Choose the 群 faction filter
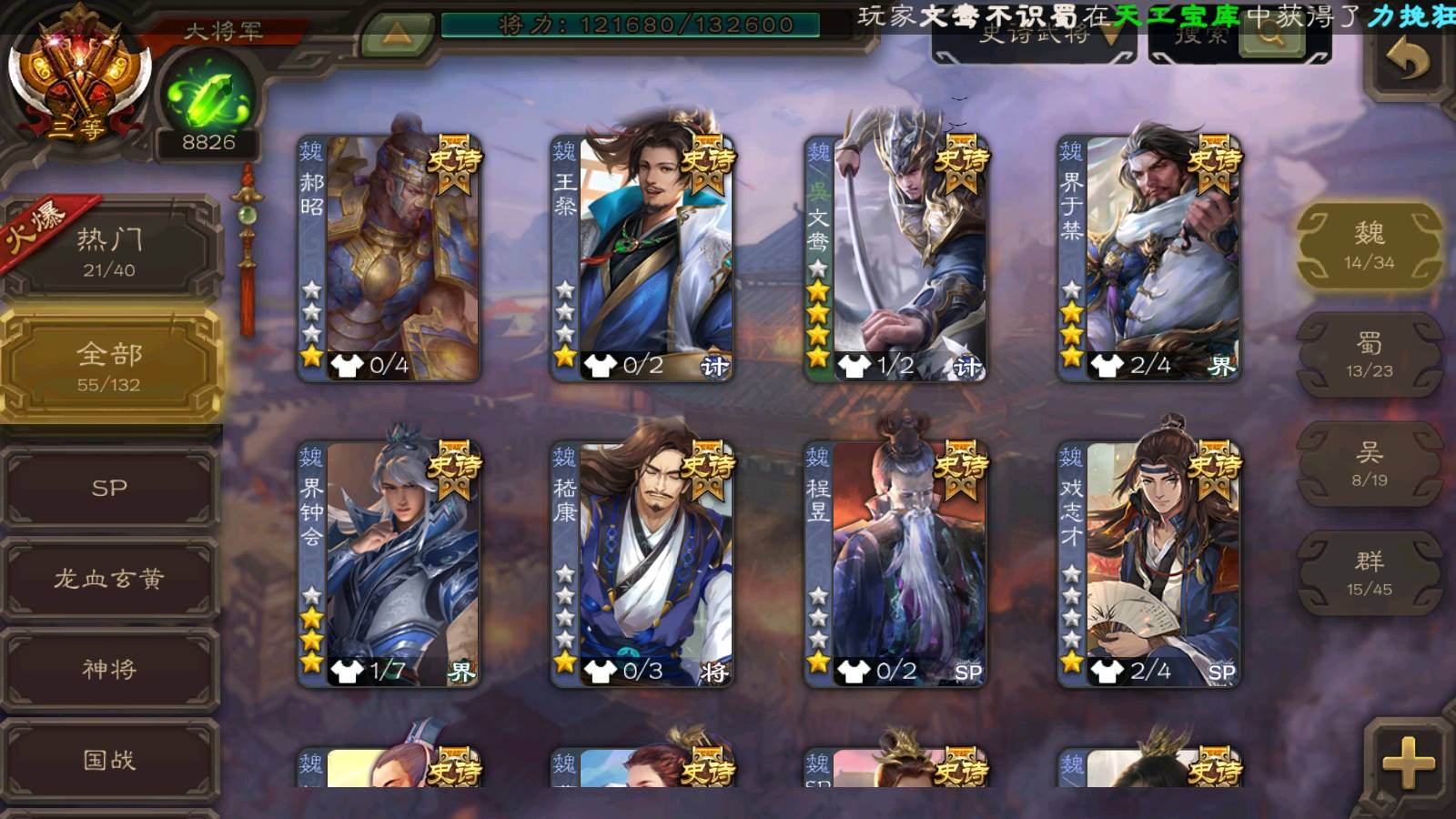This screenshot has height=819, width=1456. (1369, 573)
